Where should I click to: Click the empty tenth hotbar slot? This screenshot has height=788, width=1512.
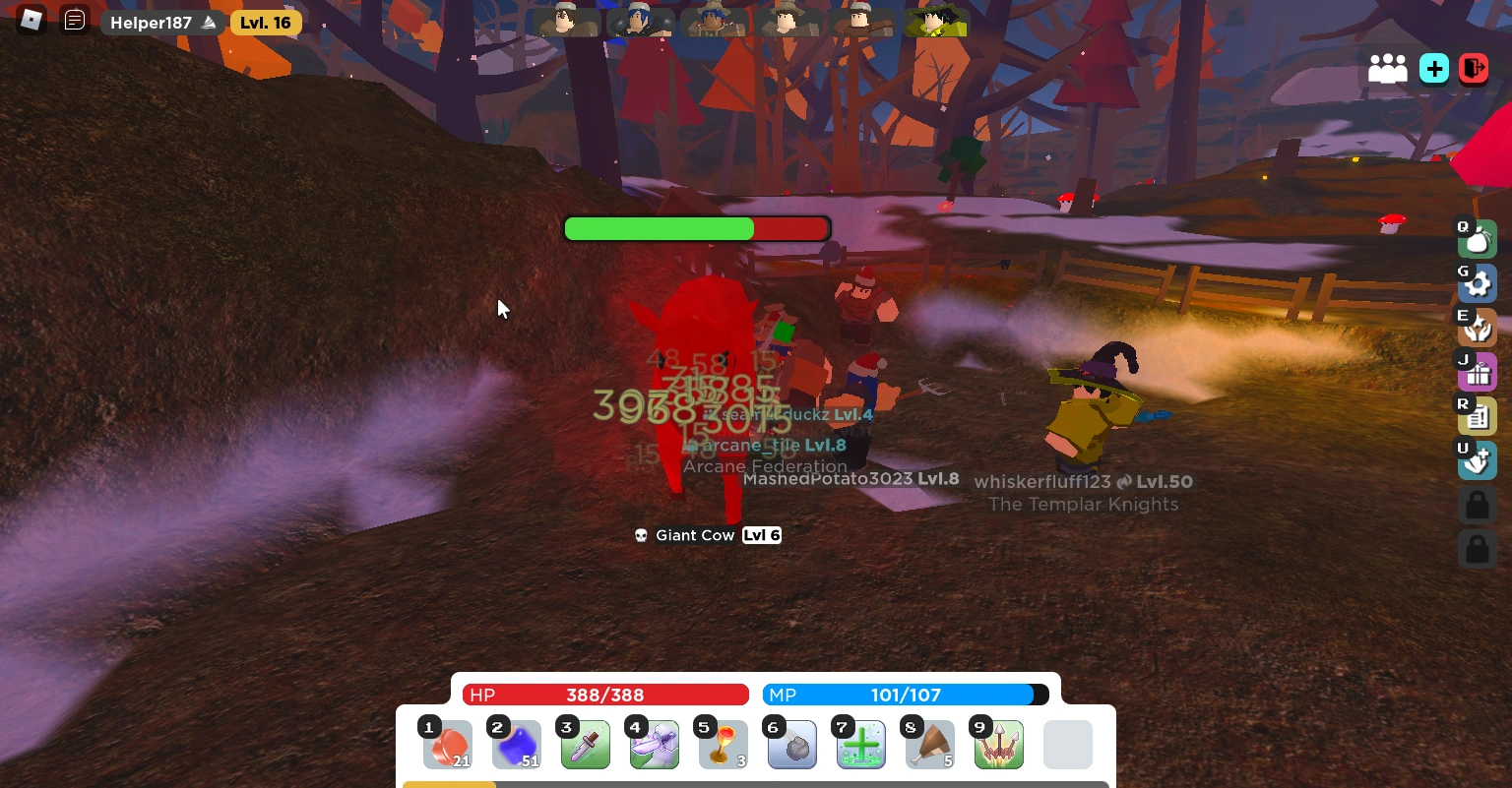tap(1067, 745)
